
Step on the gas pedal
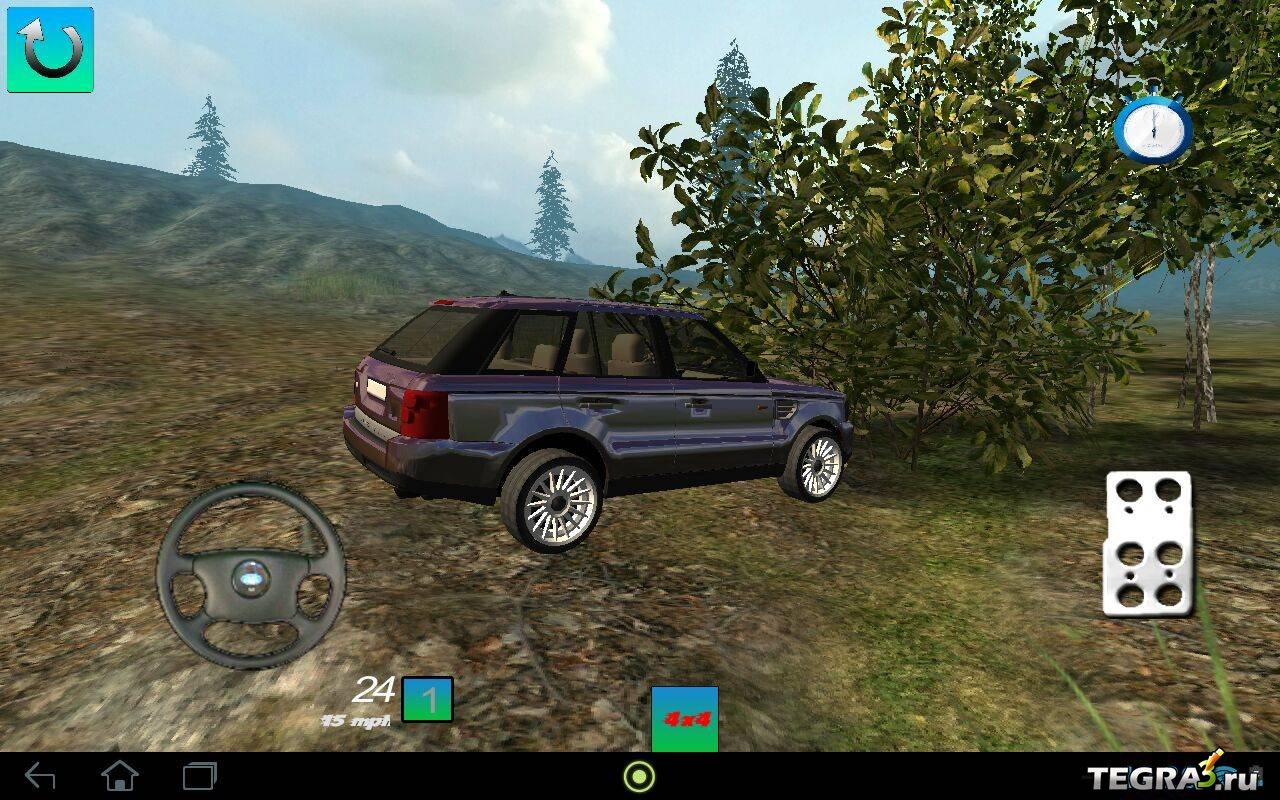point(1148,543)
